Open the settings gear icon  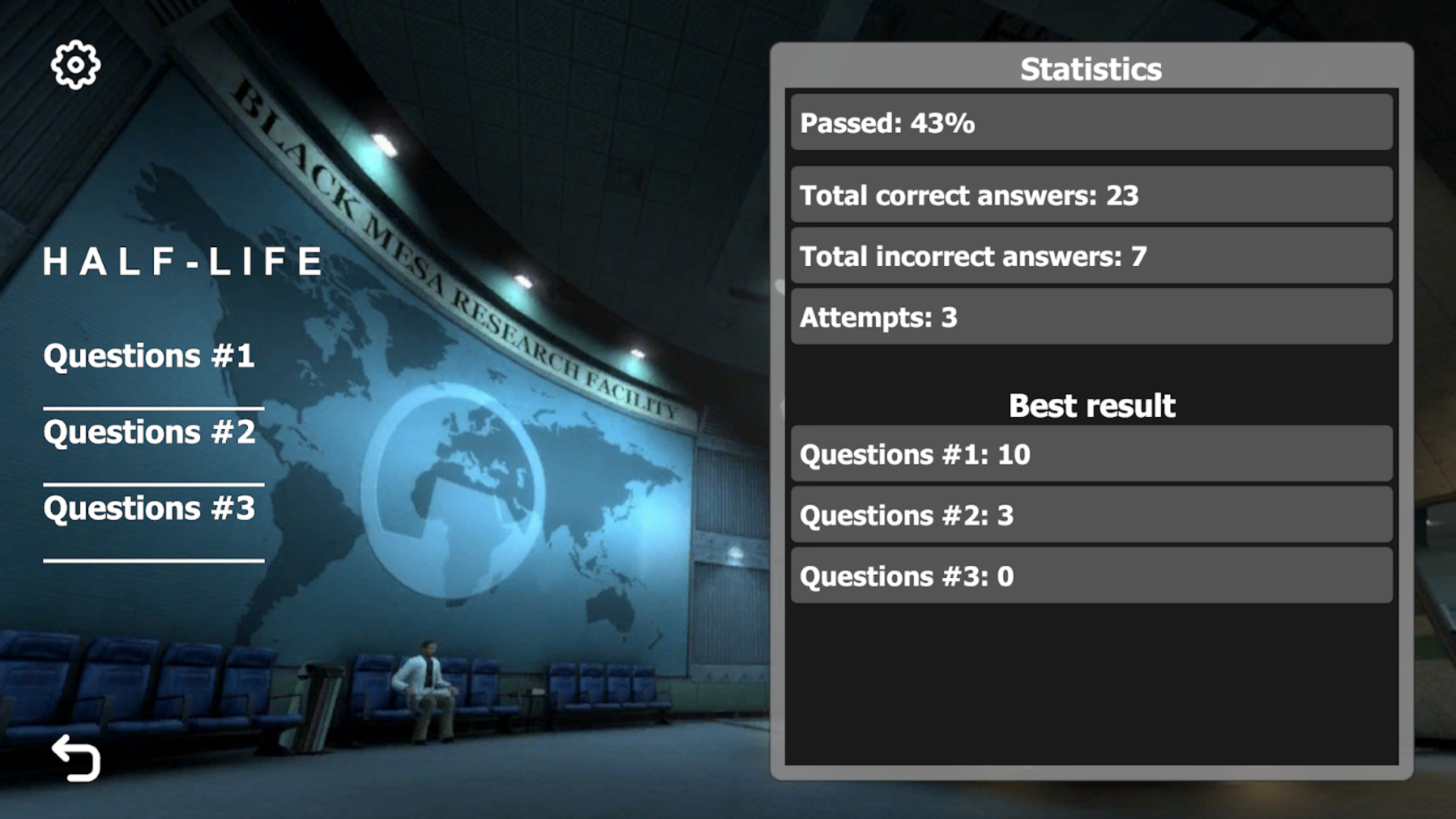pos(75,64)
